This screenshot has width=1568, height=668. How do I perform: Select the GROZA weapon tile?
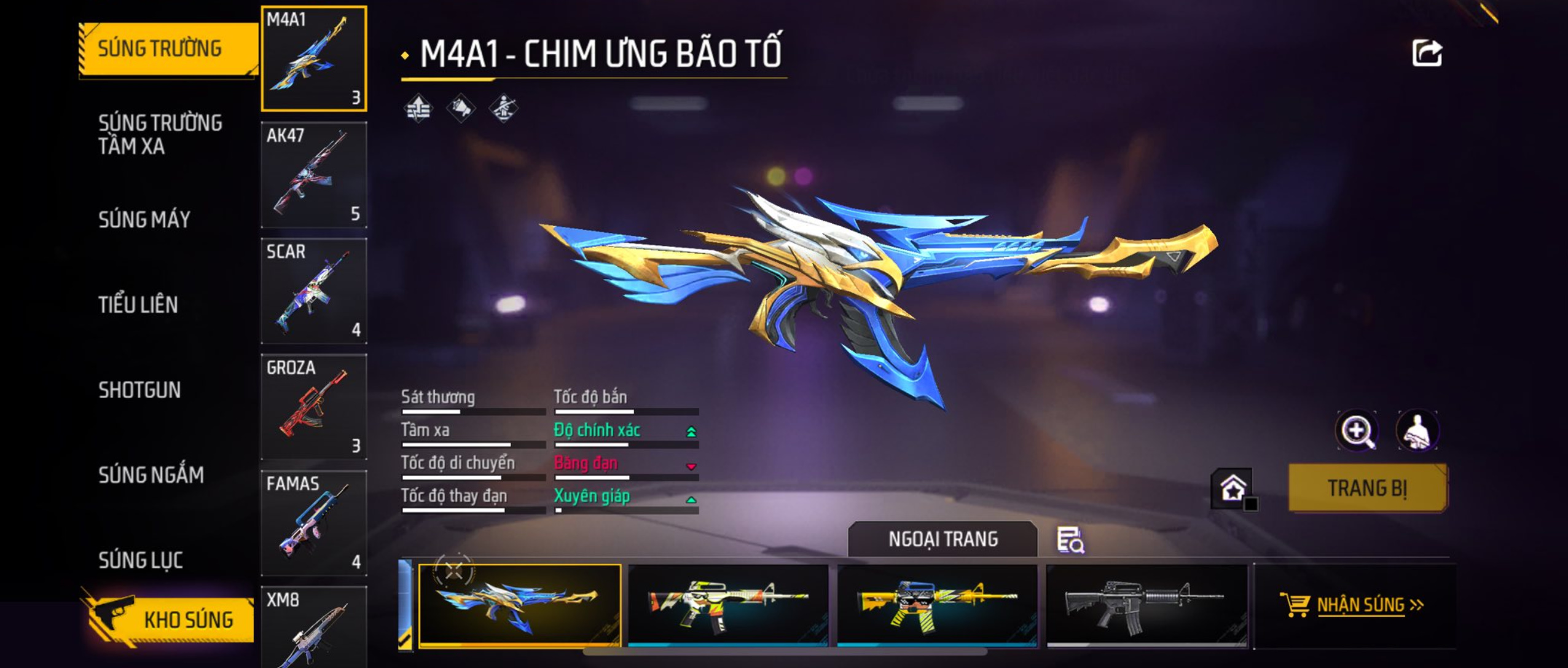coord(314,407)
